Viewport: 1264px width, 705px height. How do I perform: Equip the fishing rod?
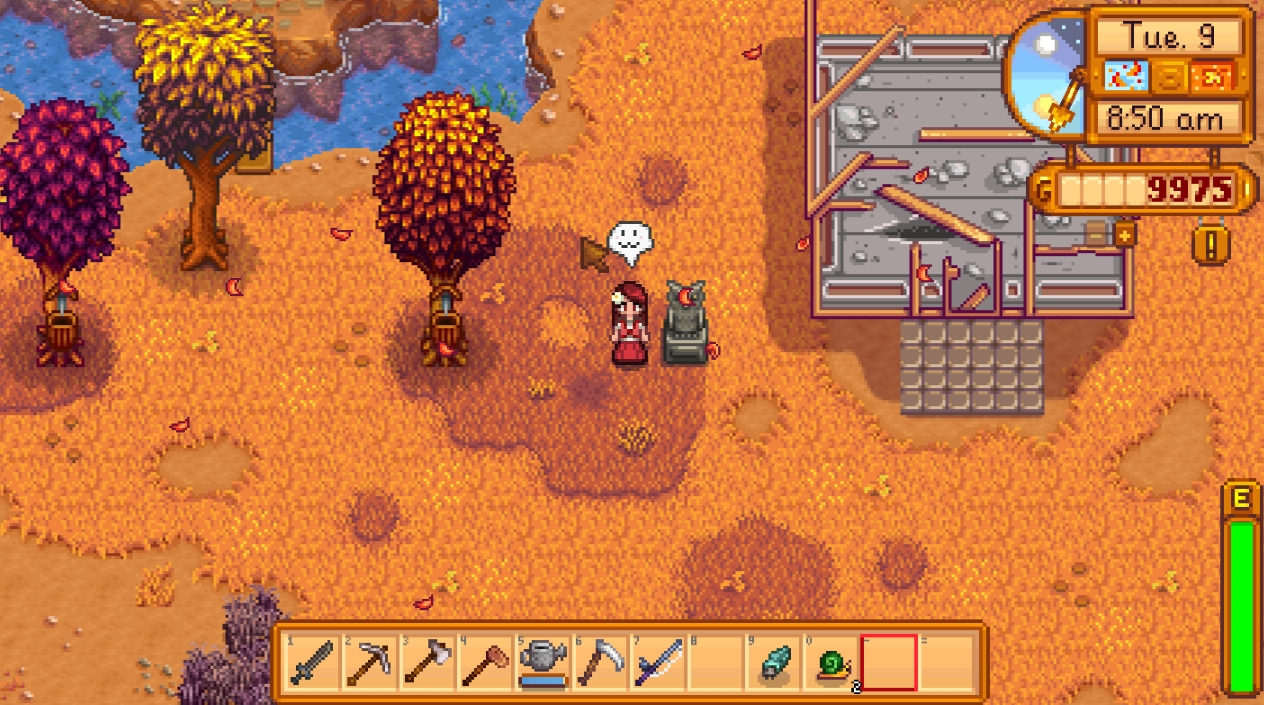[x=657, y=662]
